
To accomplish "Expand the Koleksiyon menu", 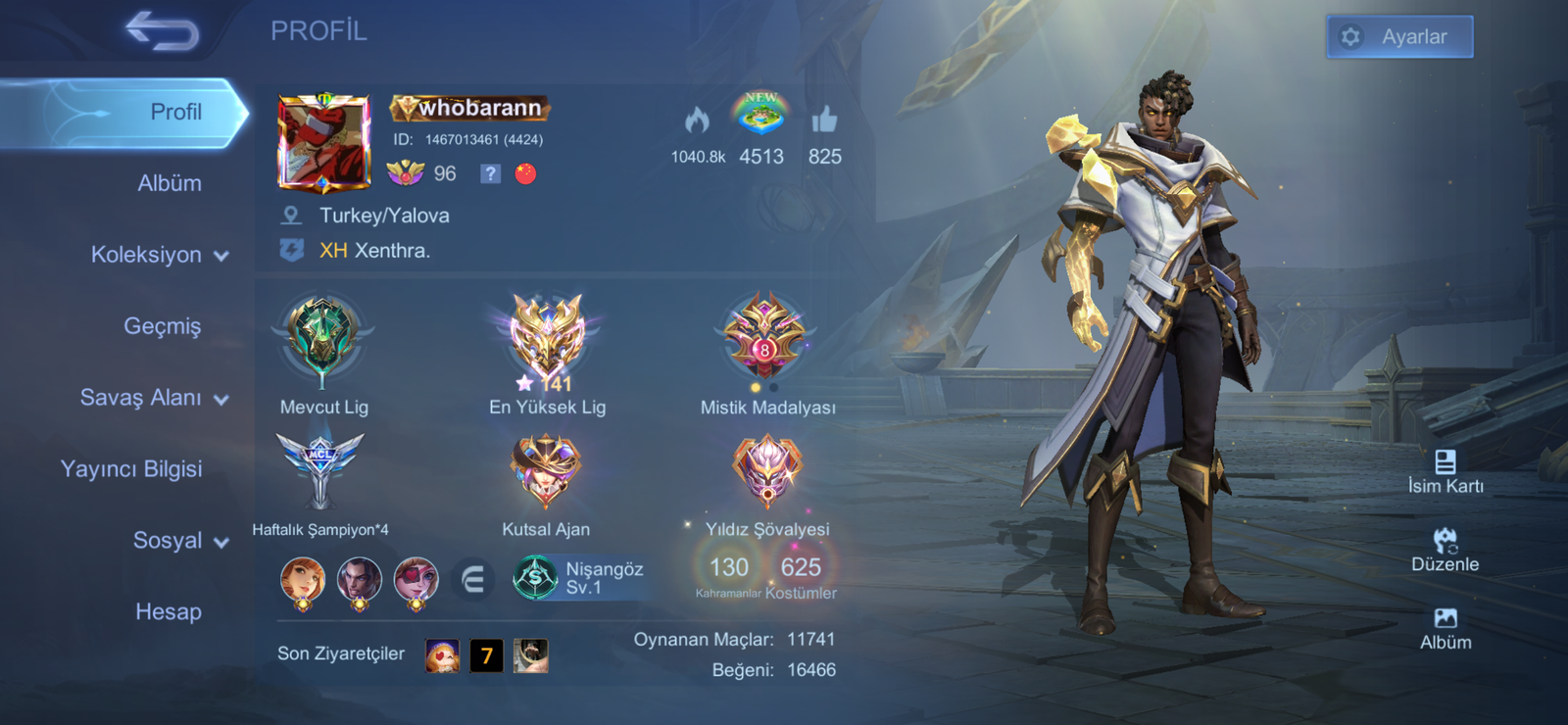I will pos(160,255).
